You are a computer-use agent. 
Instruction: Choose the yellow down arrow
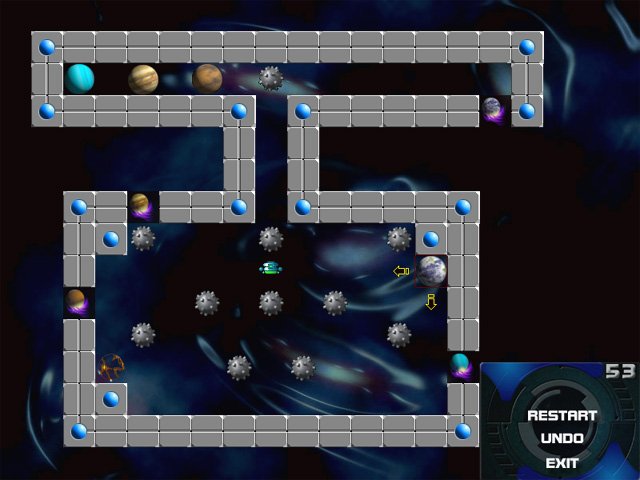click(x=431, y=301)
